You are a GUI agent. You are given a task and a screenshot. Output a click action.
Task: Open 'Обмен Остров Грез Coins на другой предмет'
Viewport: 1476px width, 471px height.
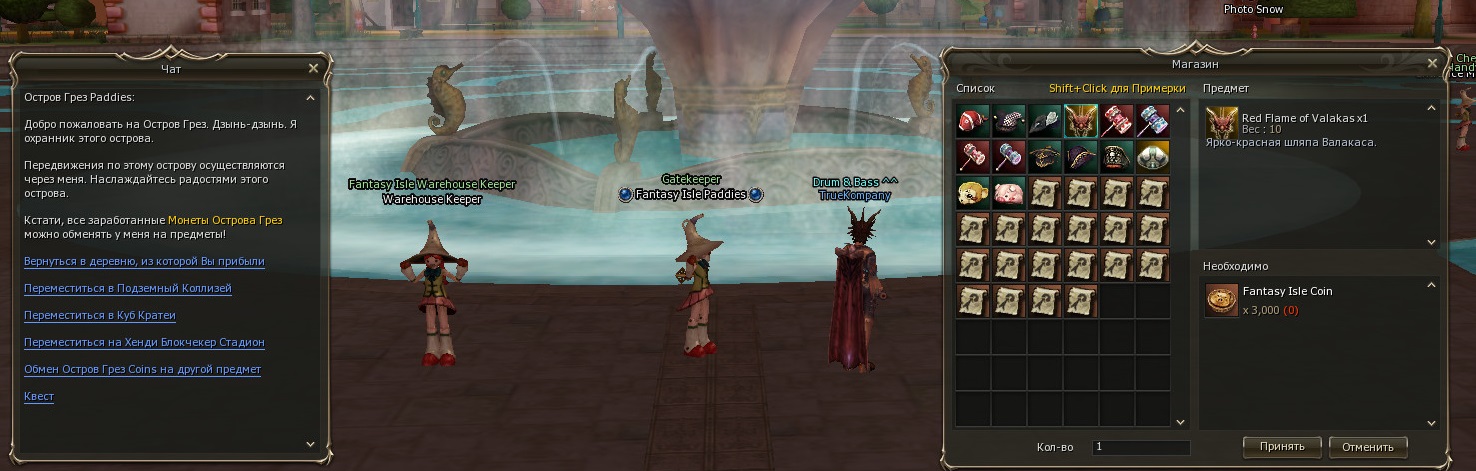pyautogui.click(x=142, y=369)
